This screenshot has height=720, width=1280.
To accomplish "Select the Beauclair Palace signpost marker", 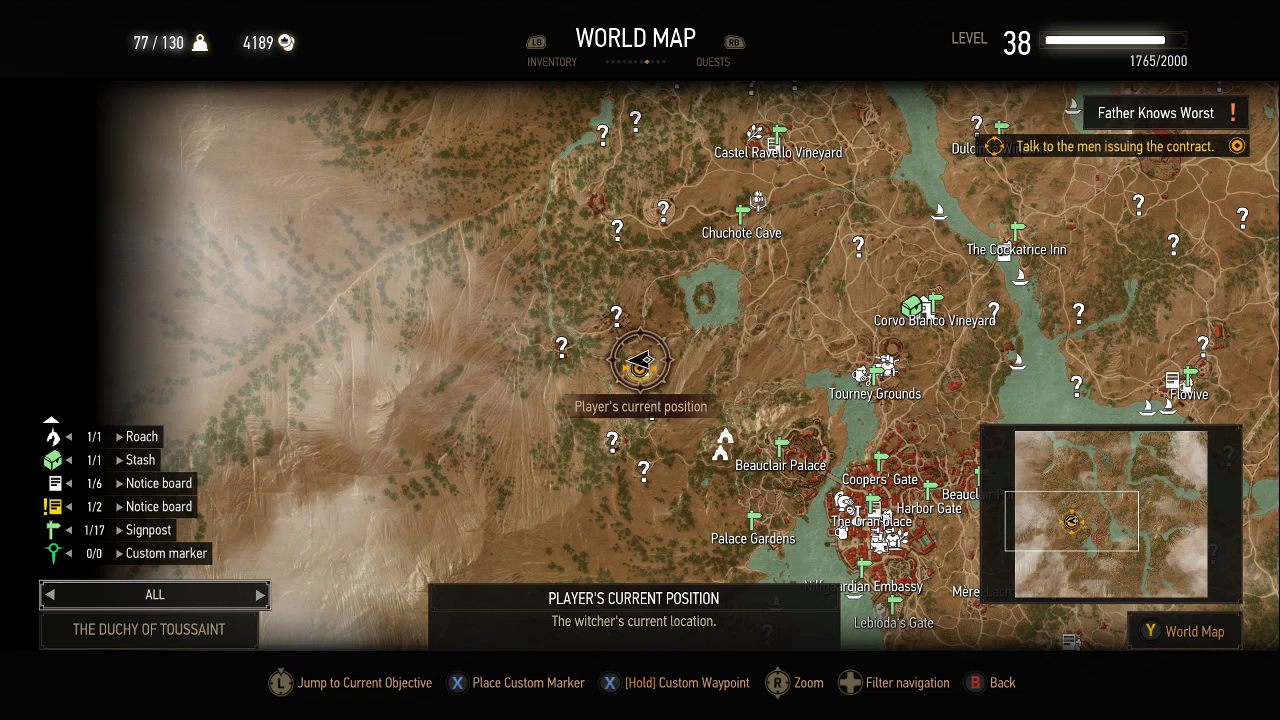I will click(x=781, y=447).
